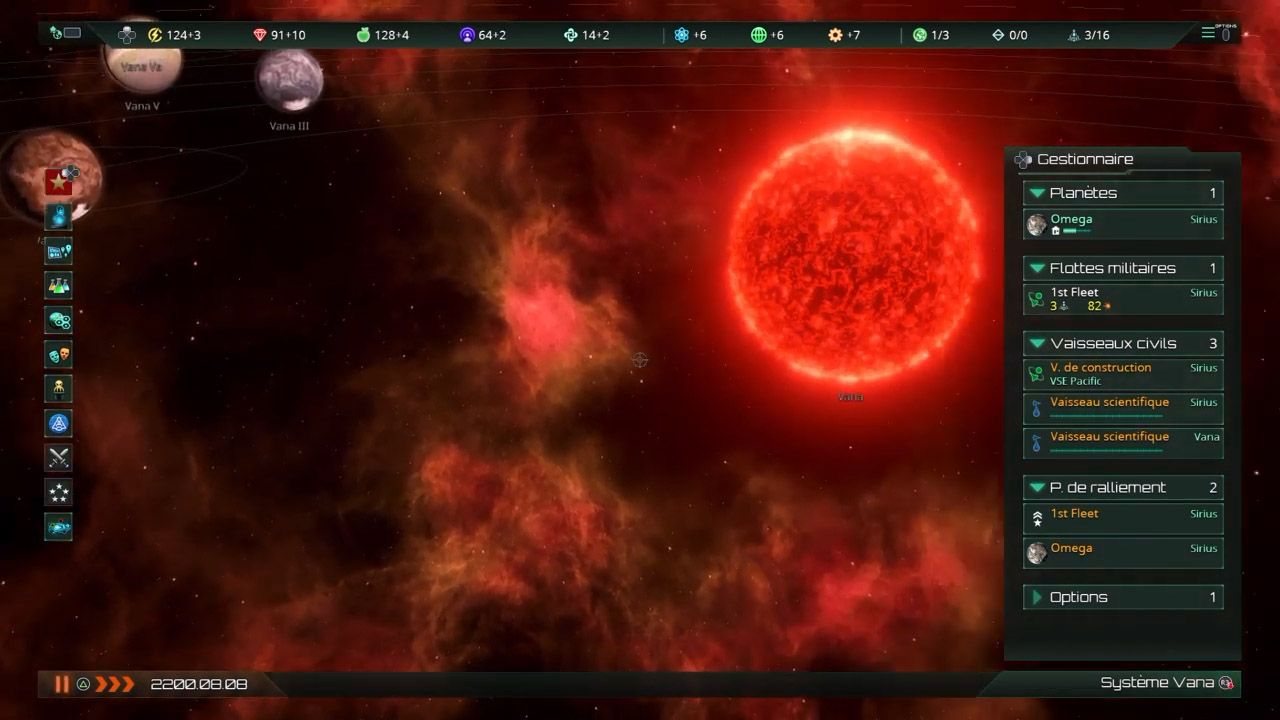The height and width of the screenshot is (720, 1280).
Task: Select the Omega rally point entry
Action: (x=1122, y=553)
